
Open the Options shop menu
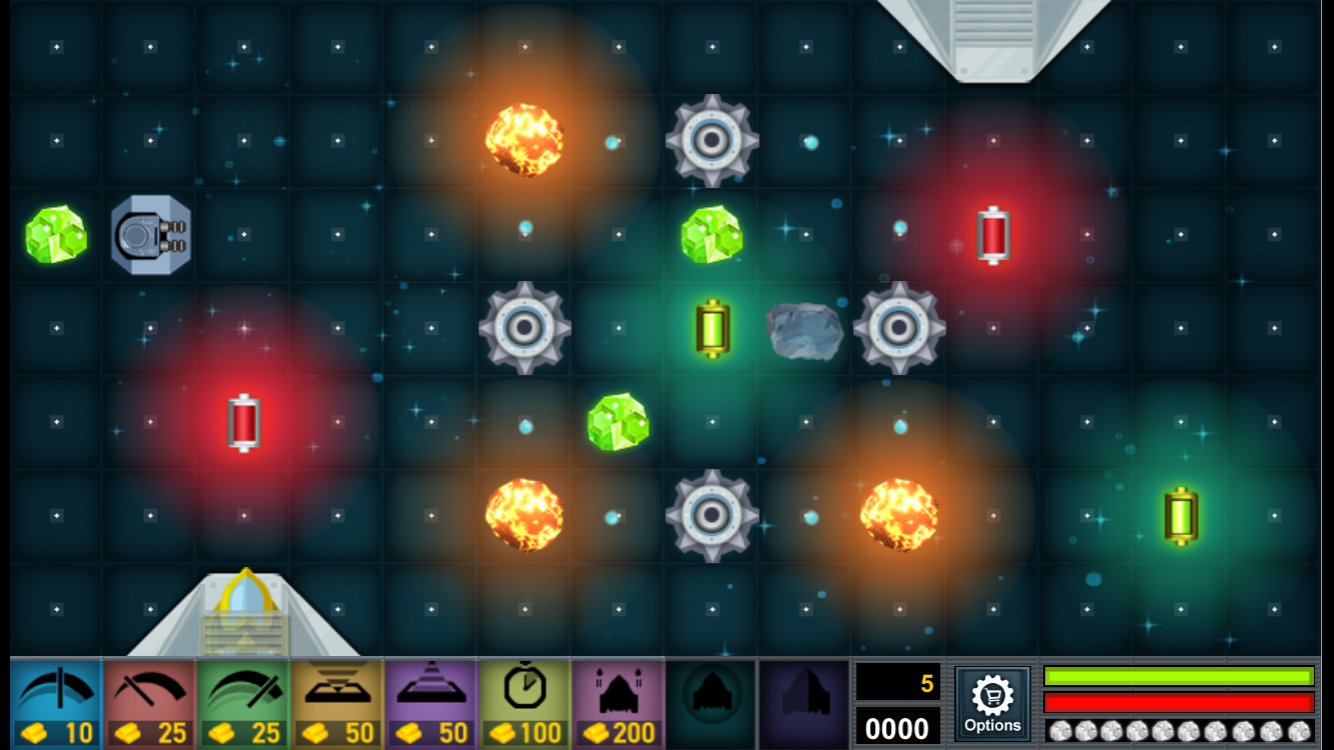click(993, 705)
